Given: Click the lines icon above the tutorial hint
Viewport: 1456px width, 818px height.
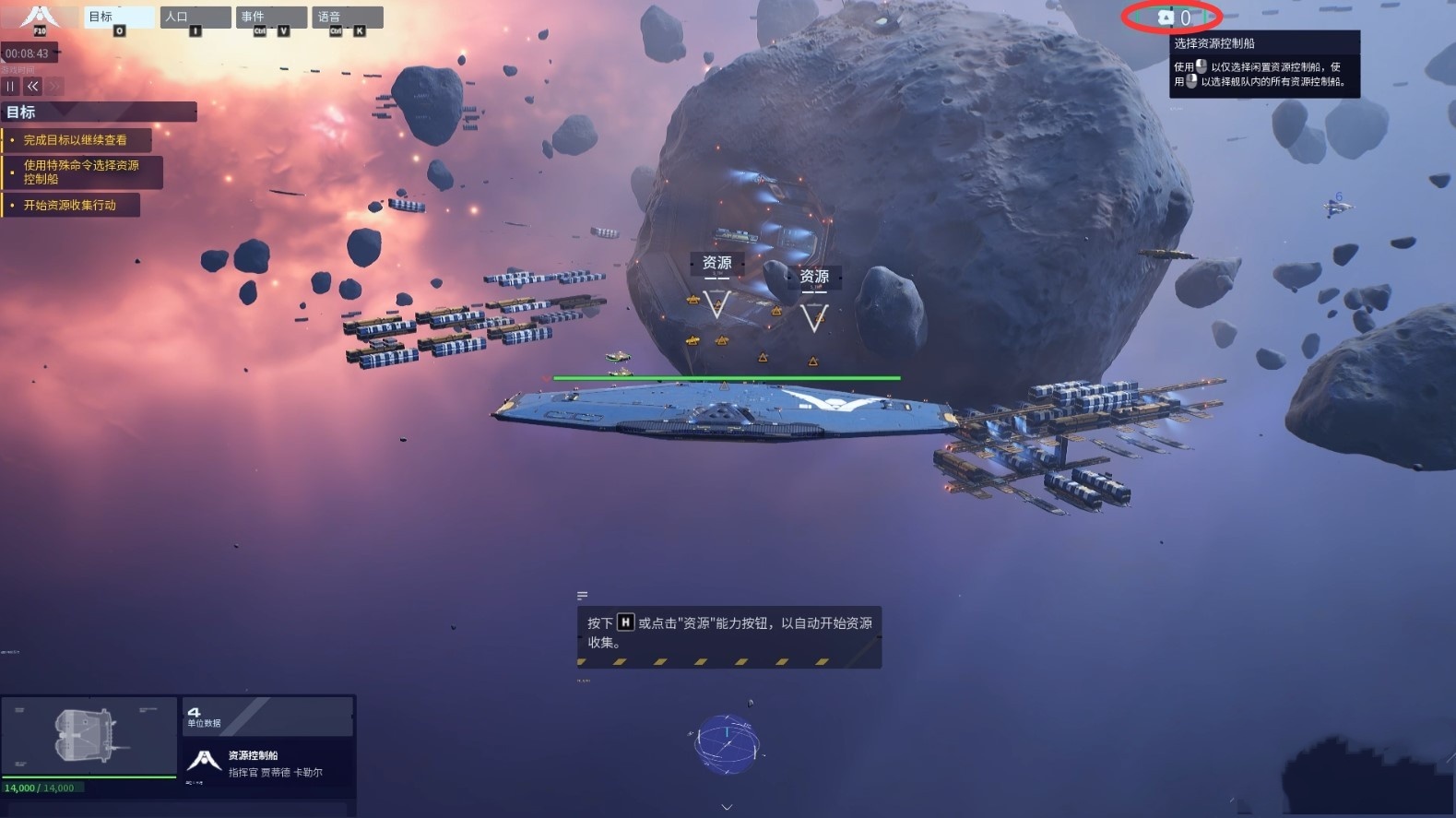Looking at the screenshot, I should (582, 596).
